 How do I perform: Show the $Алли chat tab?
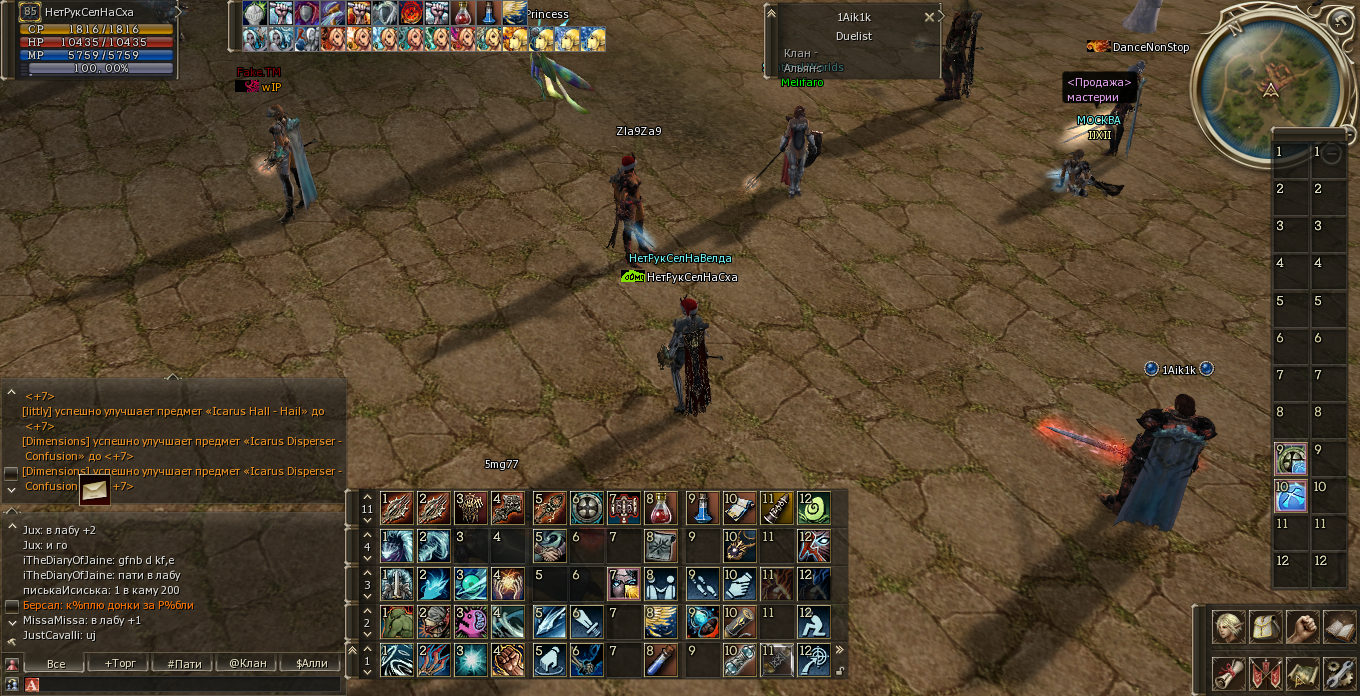[311, 663]
